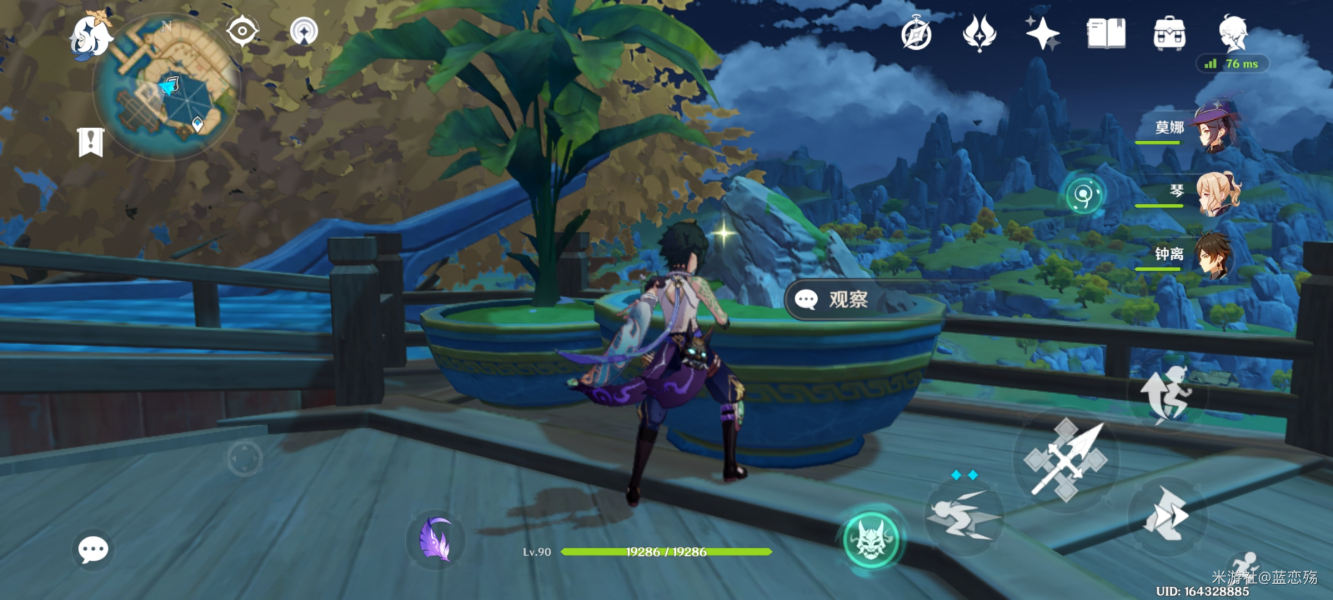Open the quest log exclamation icon
This screenshot has height=600, width=1333.
coord(91,142)
